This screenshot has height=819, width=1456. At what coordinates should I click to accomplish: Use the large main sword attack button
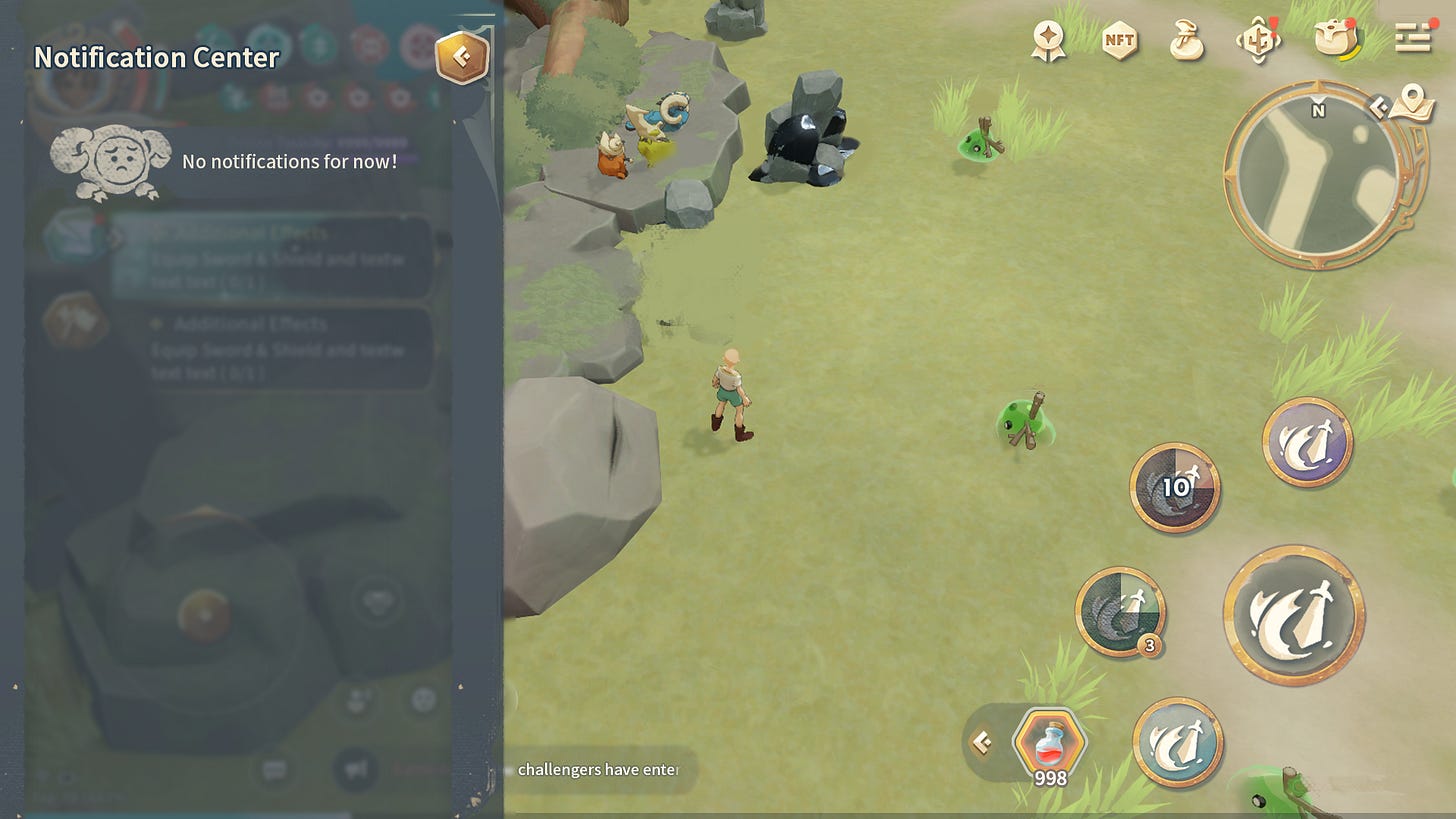[1294, 614]
